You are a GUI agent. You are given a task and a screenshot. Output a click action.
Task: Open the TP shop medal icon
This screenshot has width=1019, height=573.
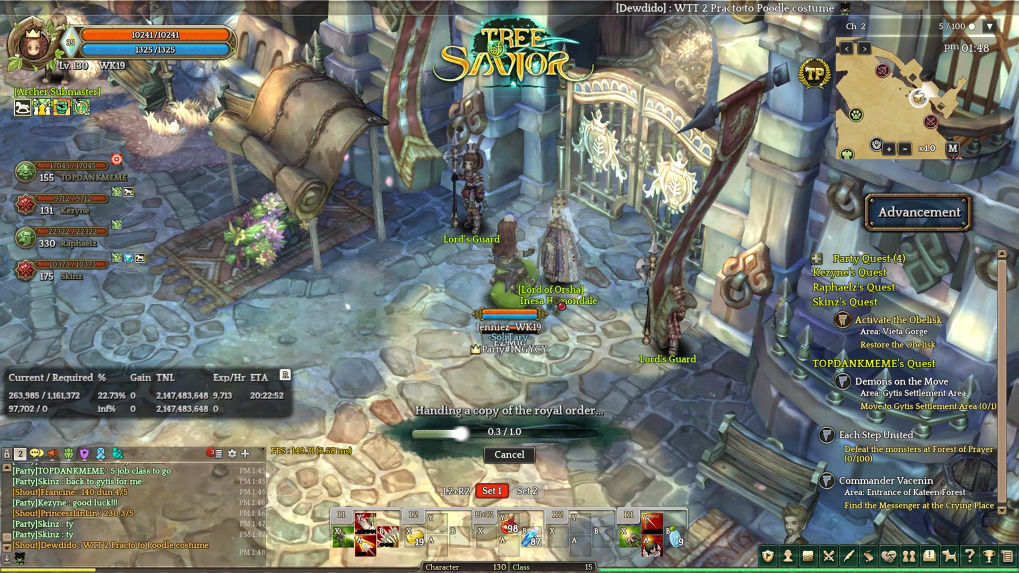tap(814, 73)
